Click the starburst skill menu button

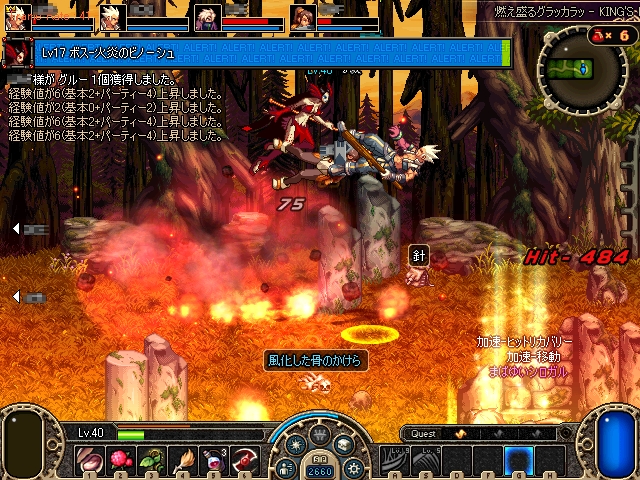point(296,446)
